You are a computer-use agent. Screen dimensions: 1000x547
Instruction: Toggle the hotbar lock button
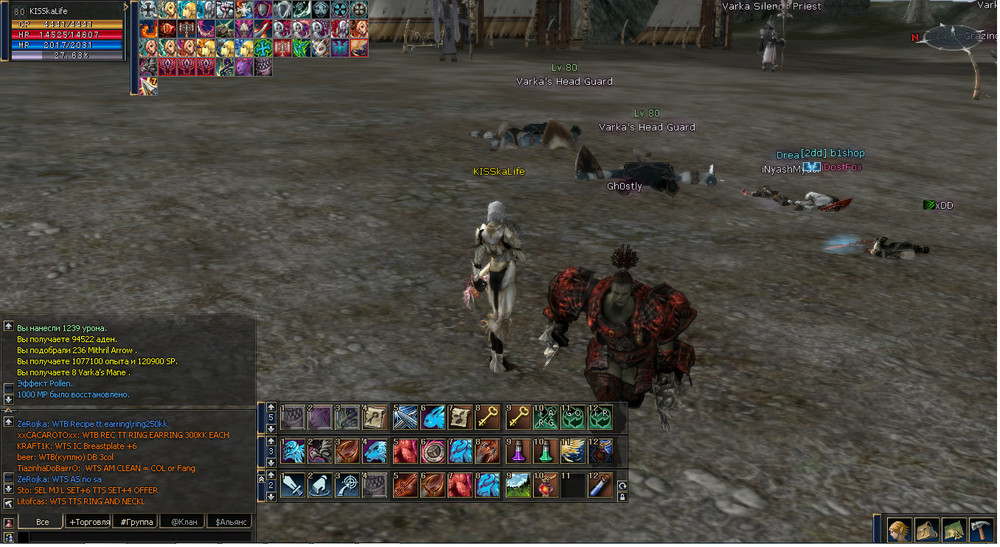622,497
